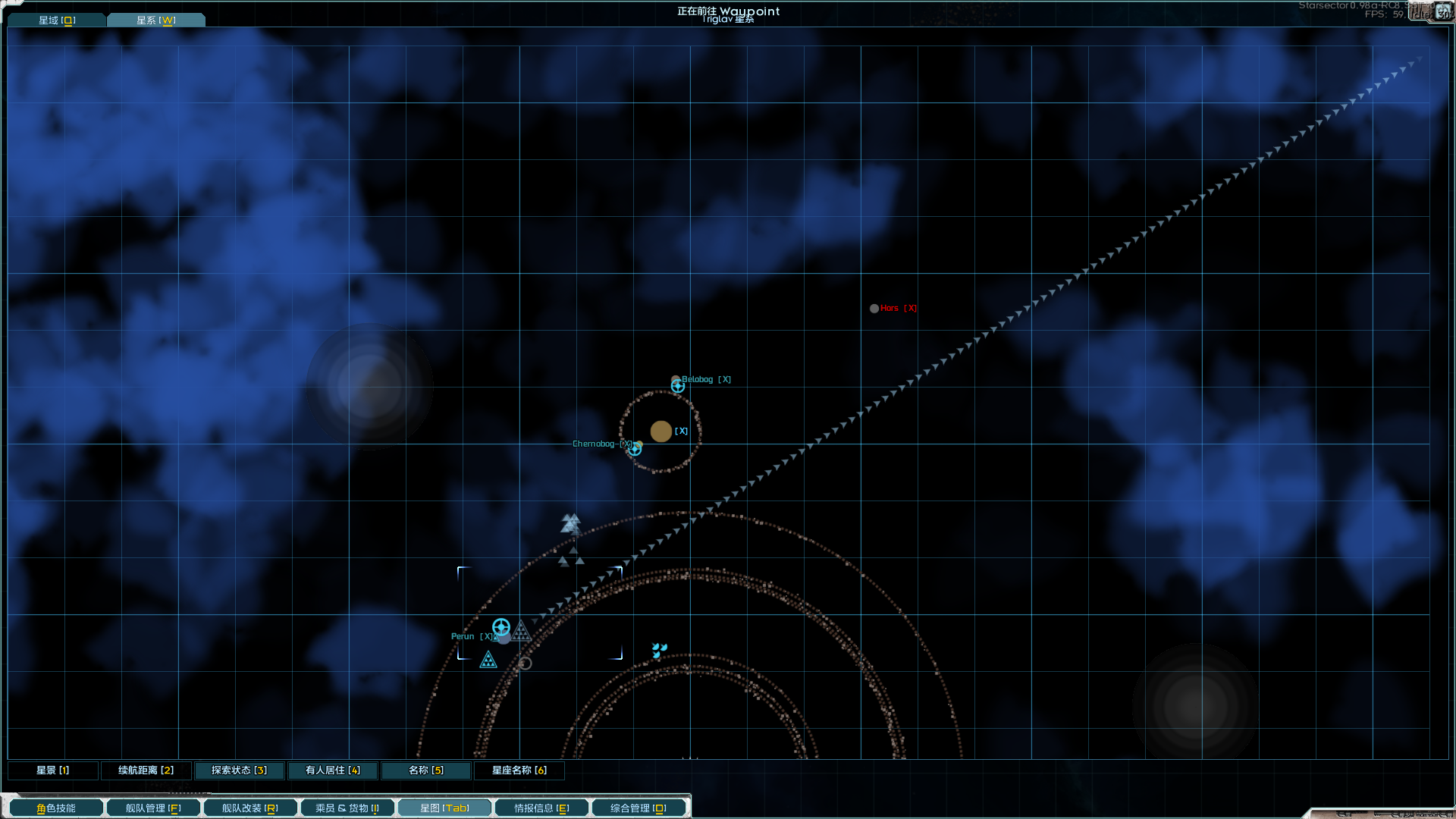The width and height of the screenshot is (1456, 819).
Task: Toggle the 星景 [1] starscape filter
Action: [52, 770]
